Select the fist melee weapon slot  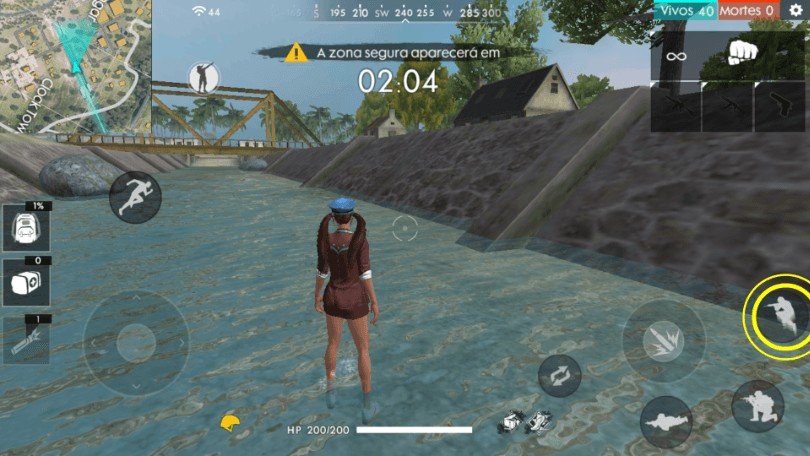point(740,53)
